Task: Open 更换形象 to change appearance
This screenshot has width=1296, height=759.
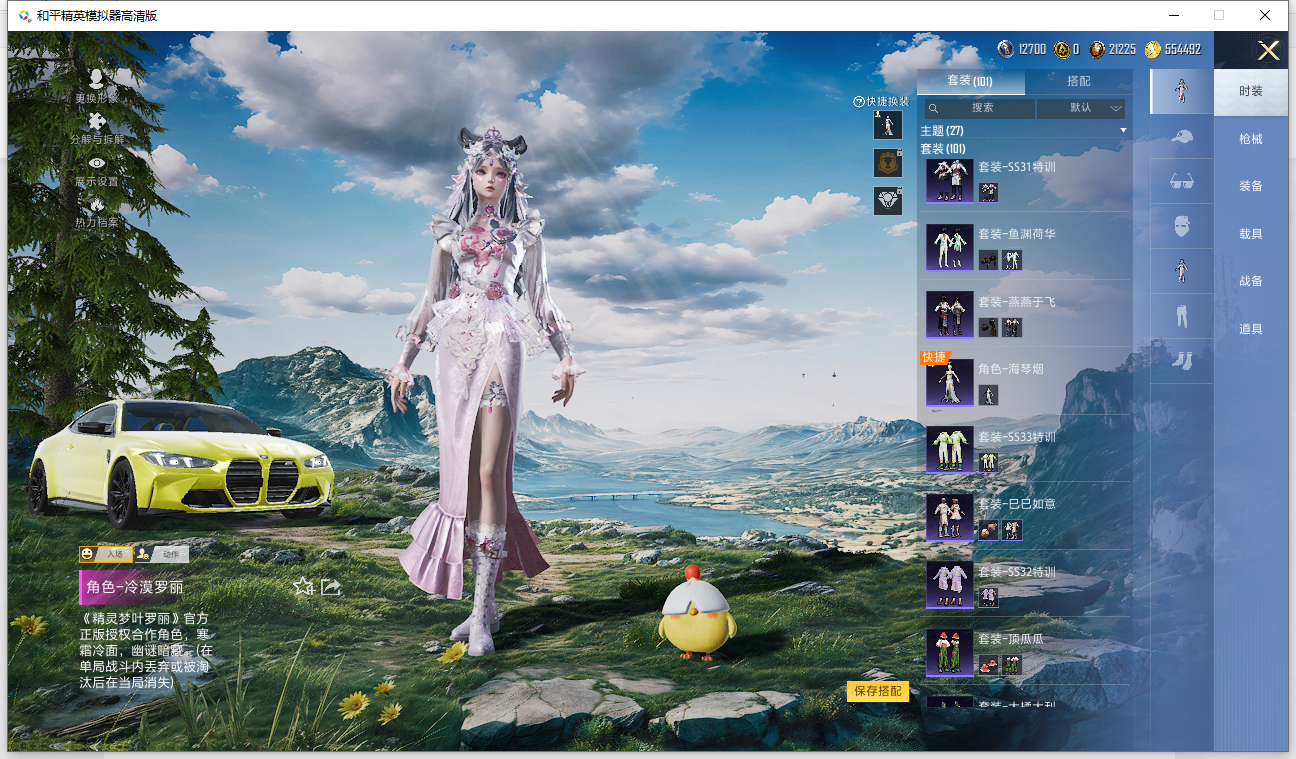Action: pyautogui.click(x=96, y=86)
